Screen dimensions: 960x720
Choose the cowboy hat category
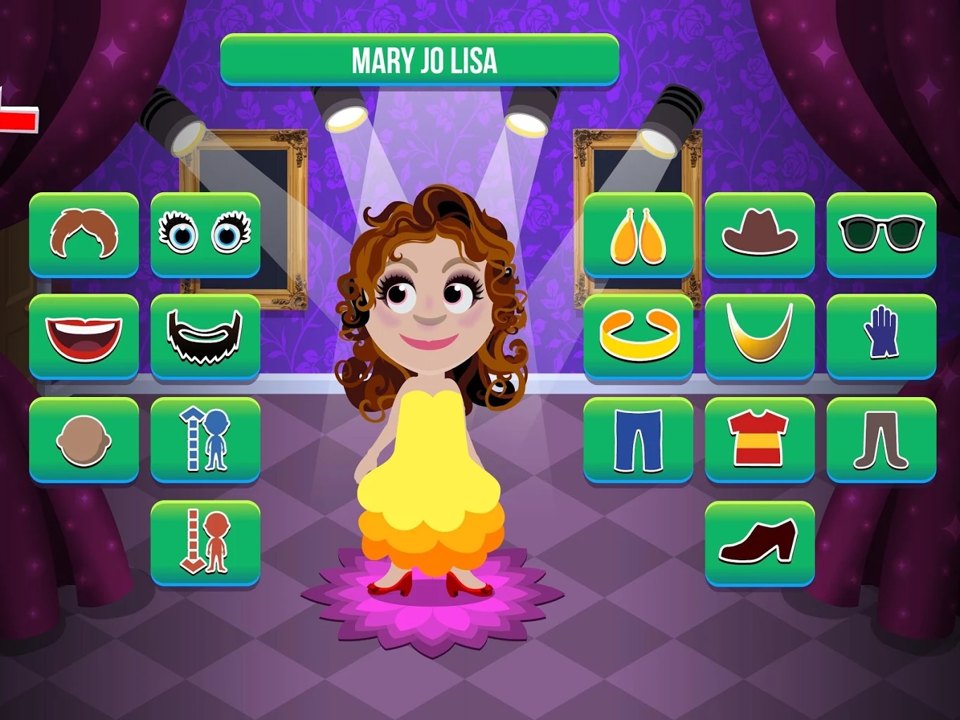click(760, 234)
